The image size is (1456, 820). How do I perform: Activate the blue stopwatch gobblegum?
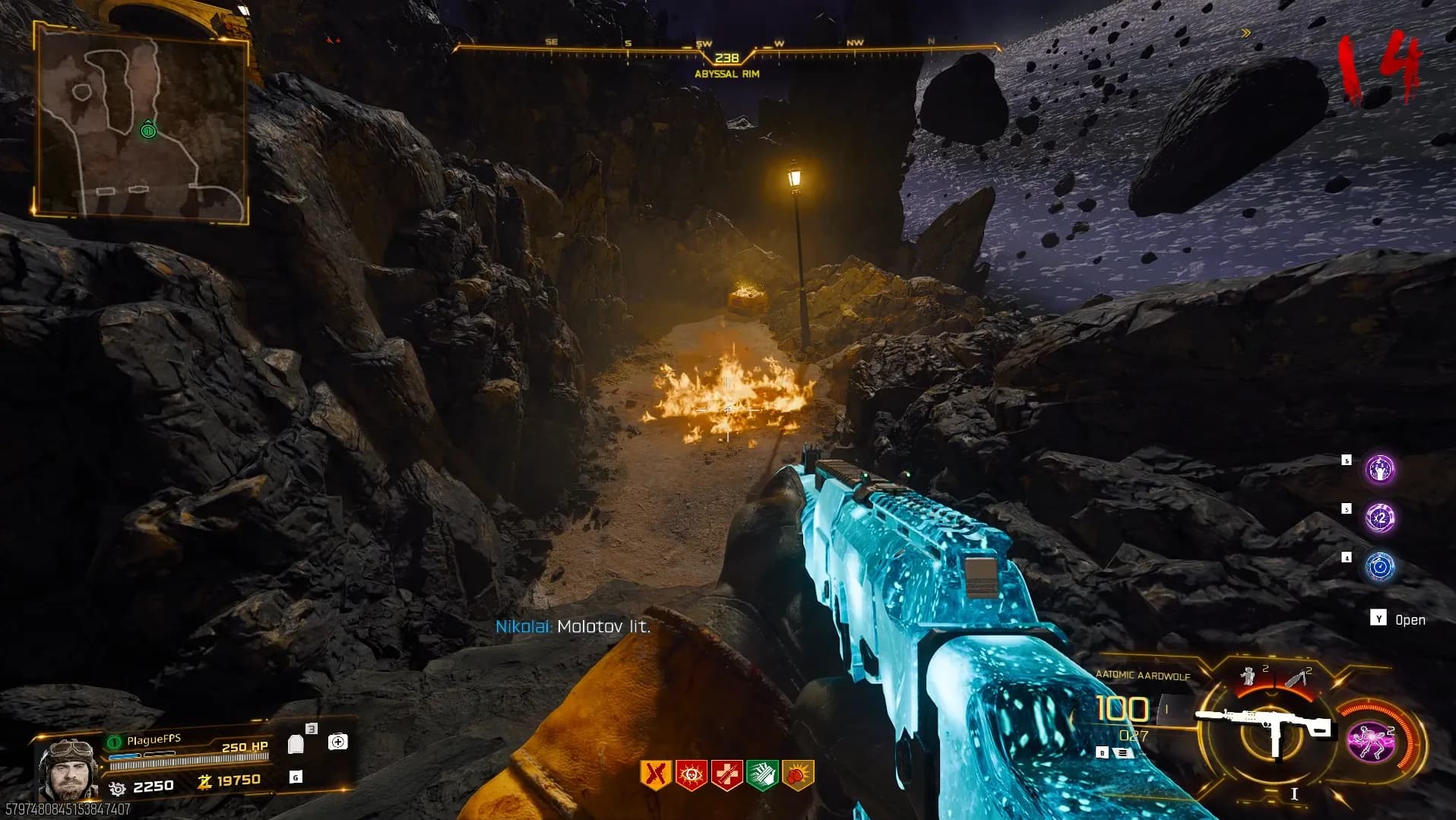click(x=1379, y=567)
